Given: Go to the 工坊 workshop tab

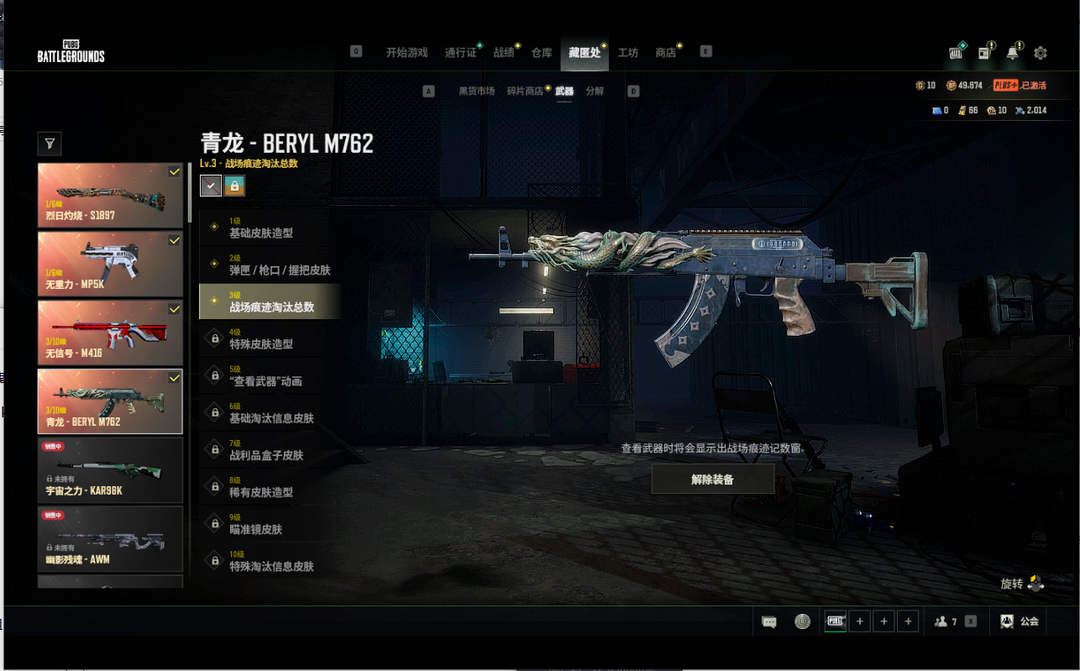Looking at the screenshot, I should pyautogui.click(x=628, y=52).
